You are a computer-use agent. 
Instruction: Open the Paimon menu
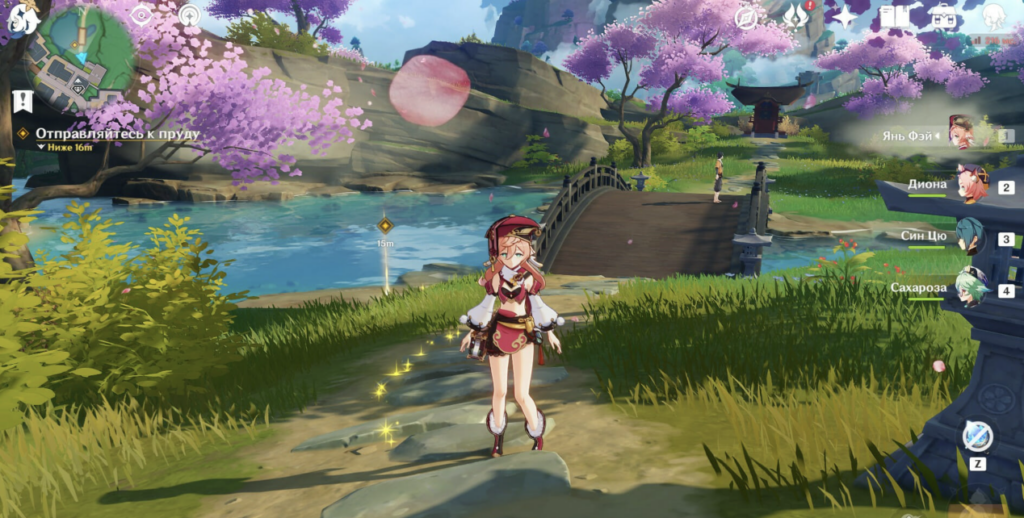coord(22,18)
